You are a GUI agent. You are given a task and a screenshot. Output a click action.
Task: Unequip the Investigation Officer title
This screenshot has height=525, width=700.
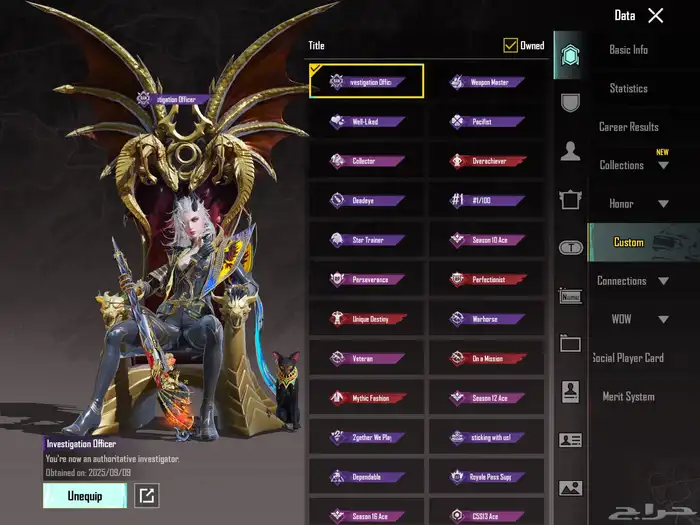coord(84,495)
